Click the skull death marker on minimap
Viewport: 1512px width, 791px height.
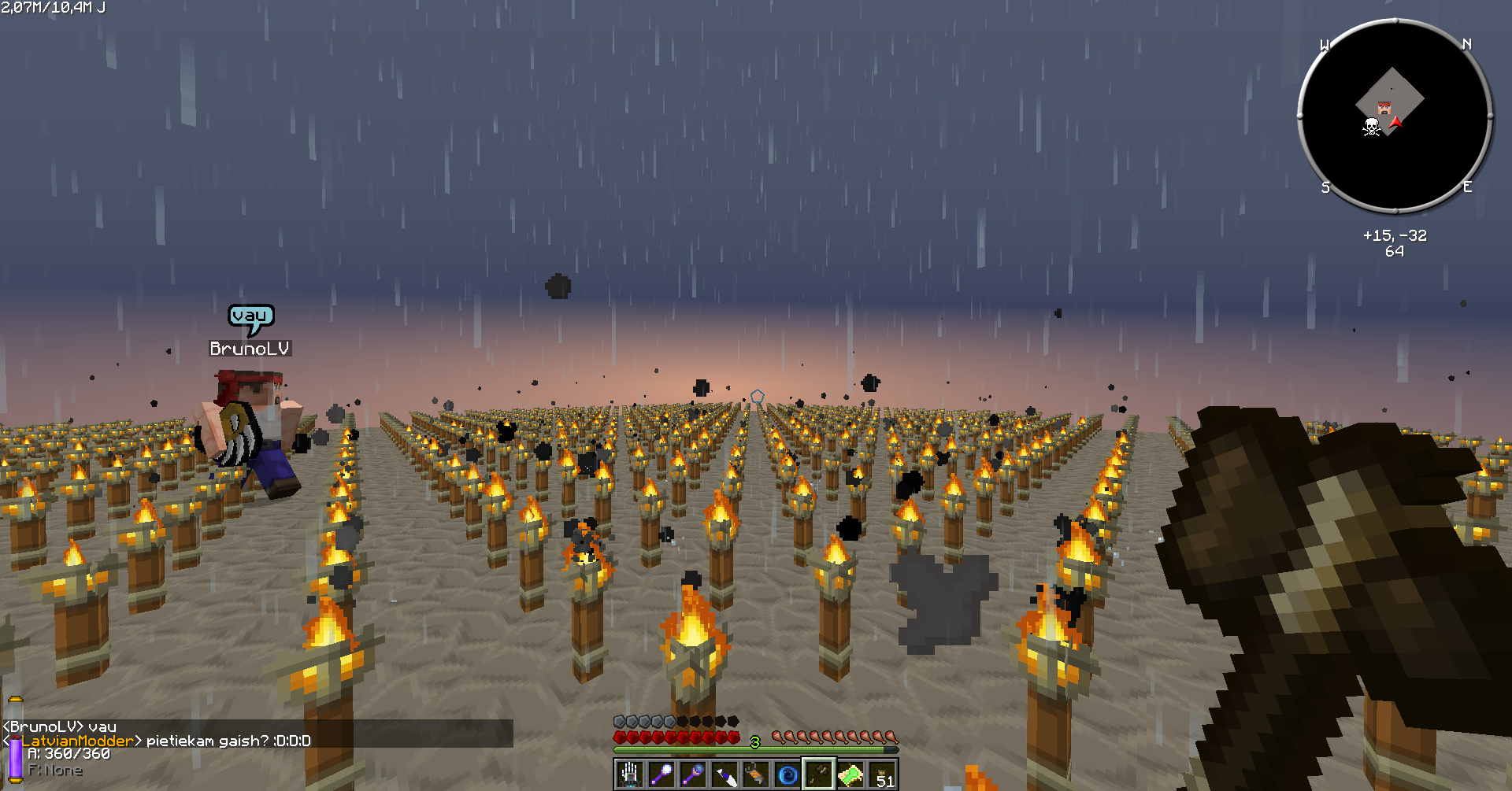(x=1372, y=127)
